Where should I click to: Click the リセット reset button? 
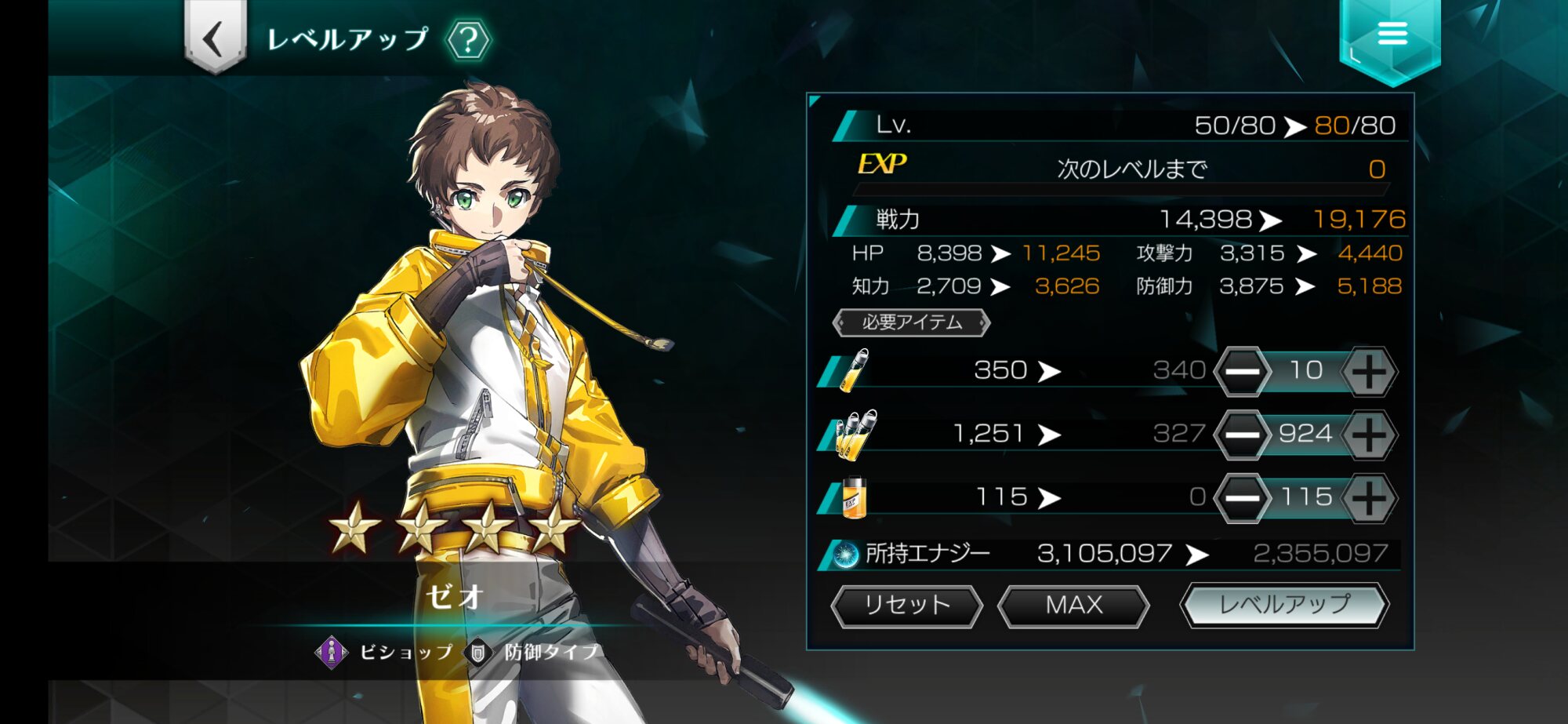[x=906, y=606]
